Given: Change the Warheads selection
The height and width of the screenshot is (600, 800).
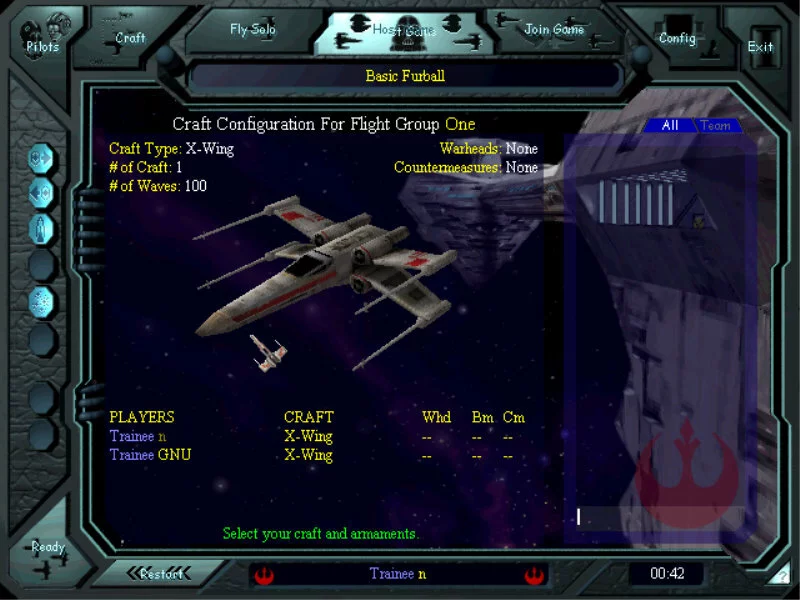Looking at the screenshot, I should click(x=521, y=149).
